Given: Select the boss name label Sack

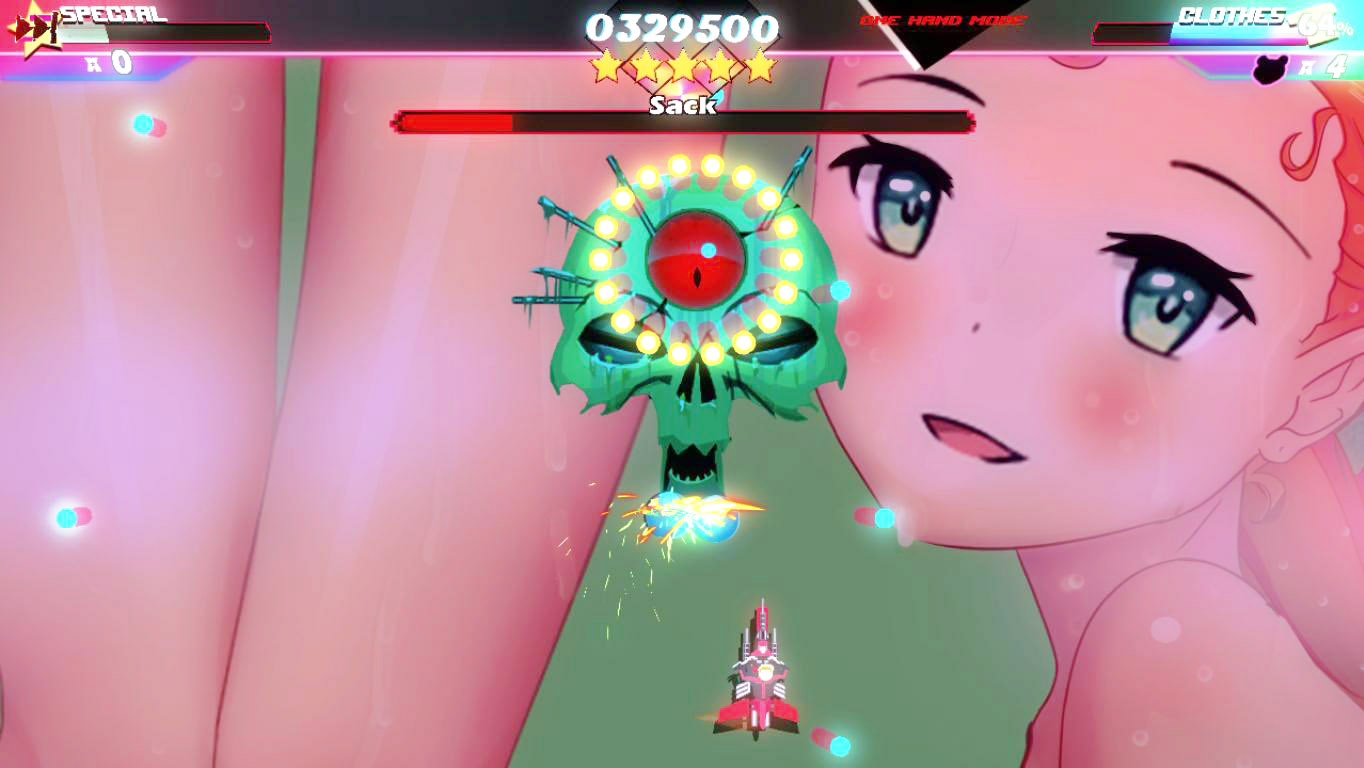Looking at the screenshot, I should (683, 103).
